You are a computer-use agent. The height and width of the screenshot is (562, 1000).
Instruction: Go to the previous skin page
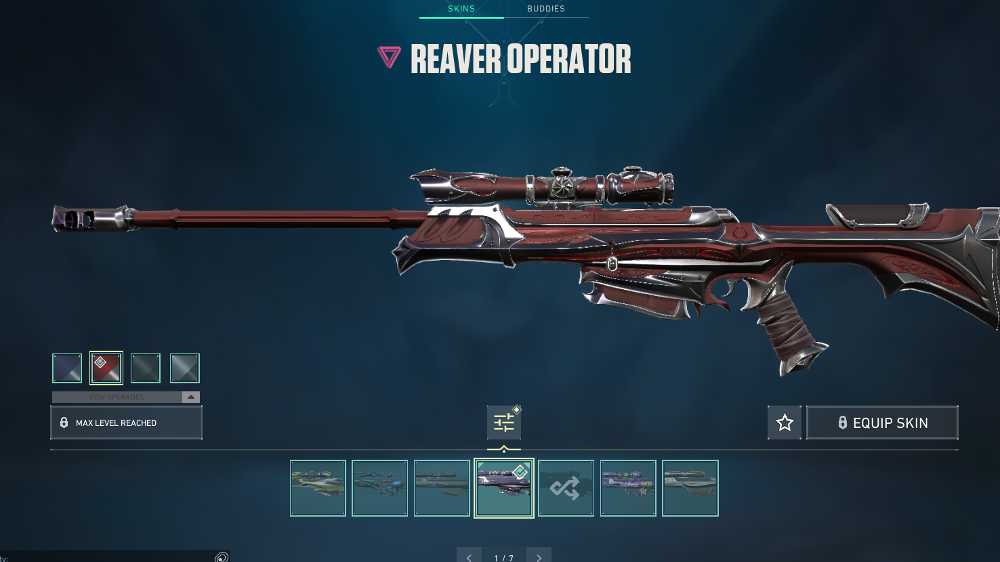point(469,557)
